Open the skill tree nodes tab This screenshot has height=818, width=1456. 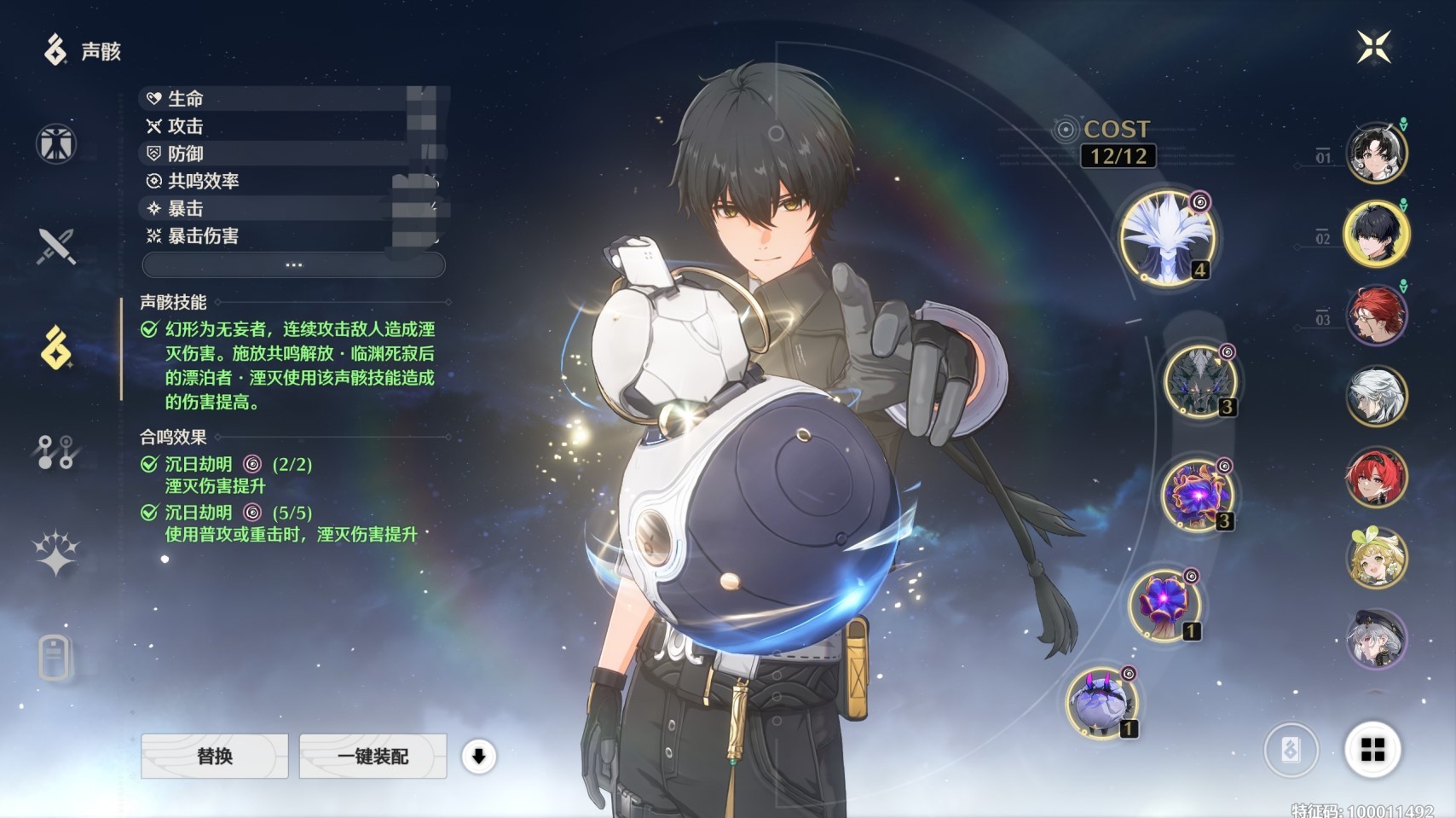click(56, 452)
